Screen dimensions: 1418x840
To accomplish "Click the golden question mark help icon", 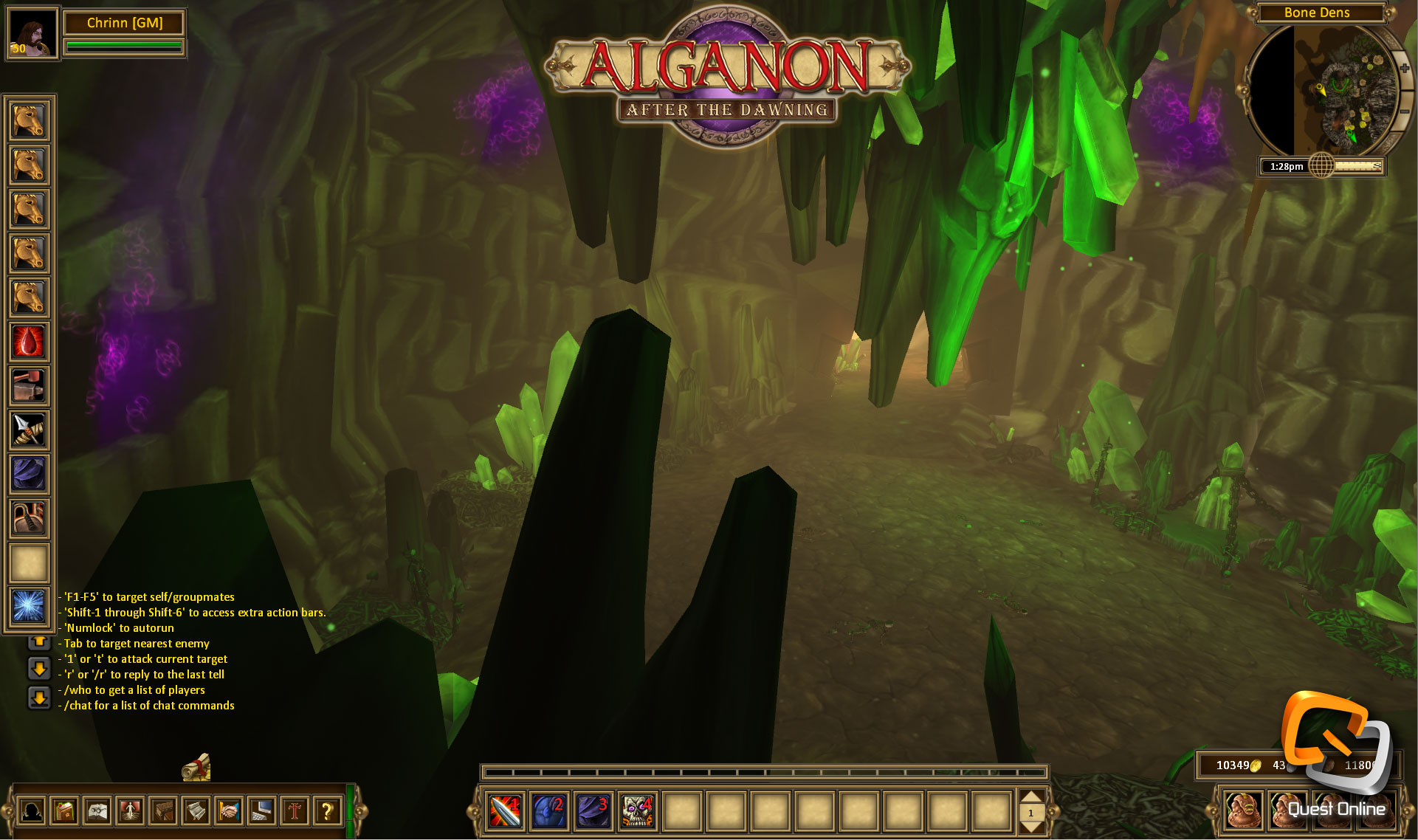I will point(326,812).
